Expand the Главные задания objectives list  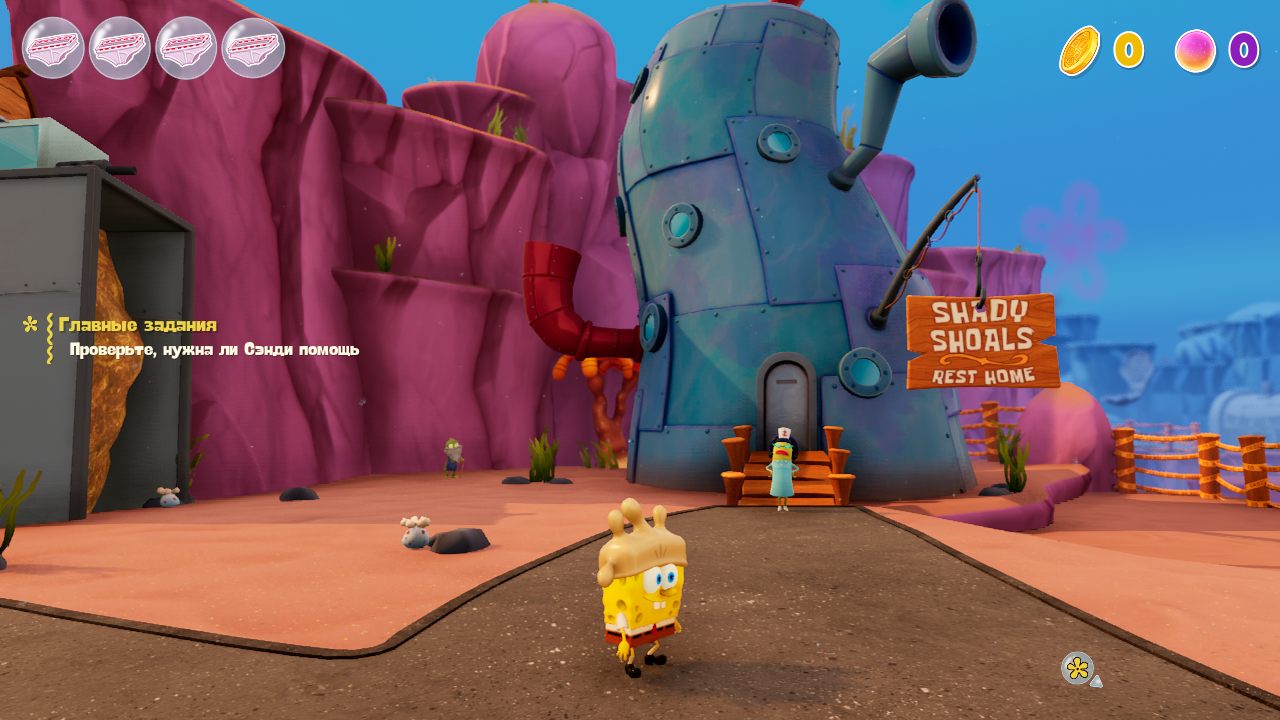point(137,324)
